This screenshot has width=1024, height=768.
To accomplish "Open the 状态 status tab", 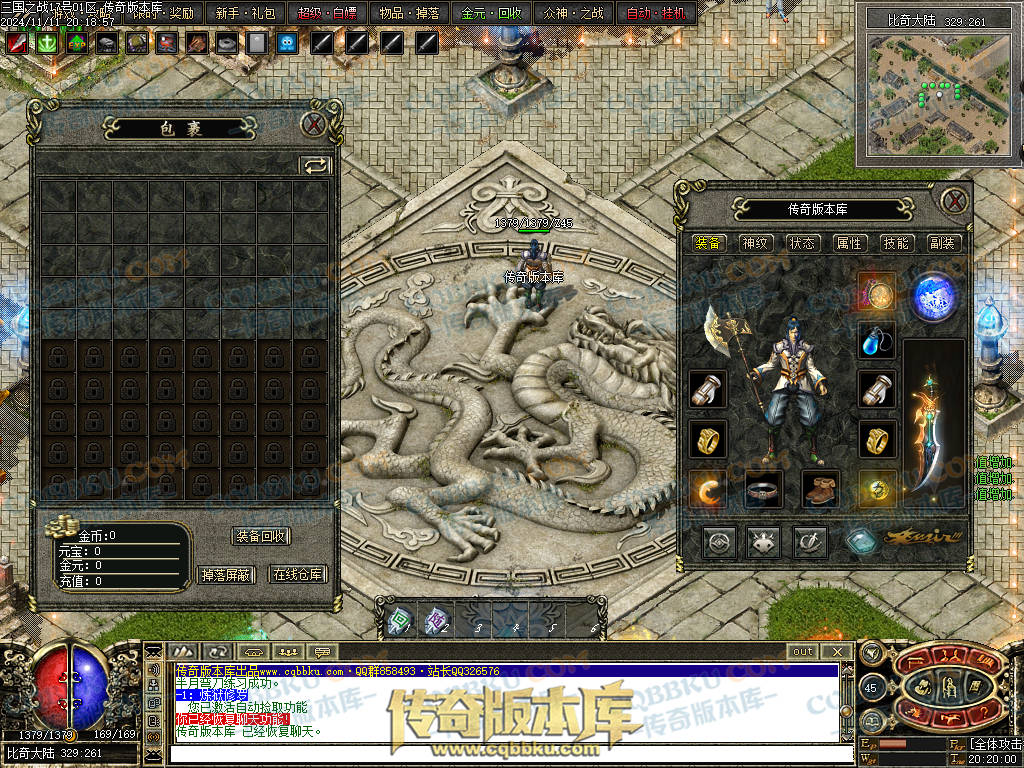I will [802, 243].
